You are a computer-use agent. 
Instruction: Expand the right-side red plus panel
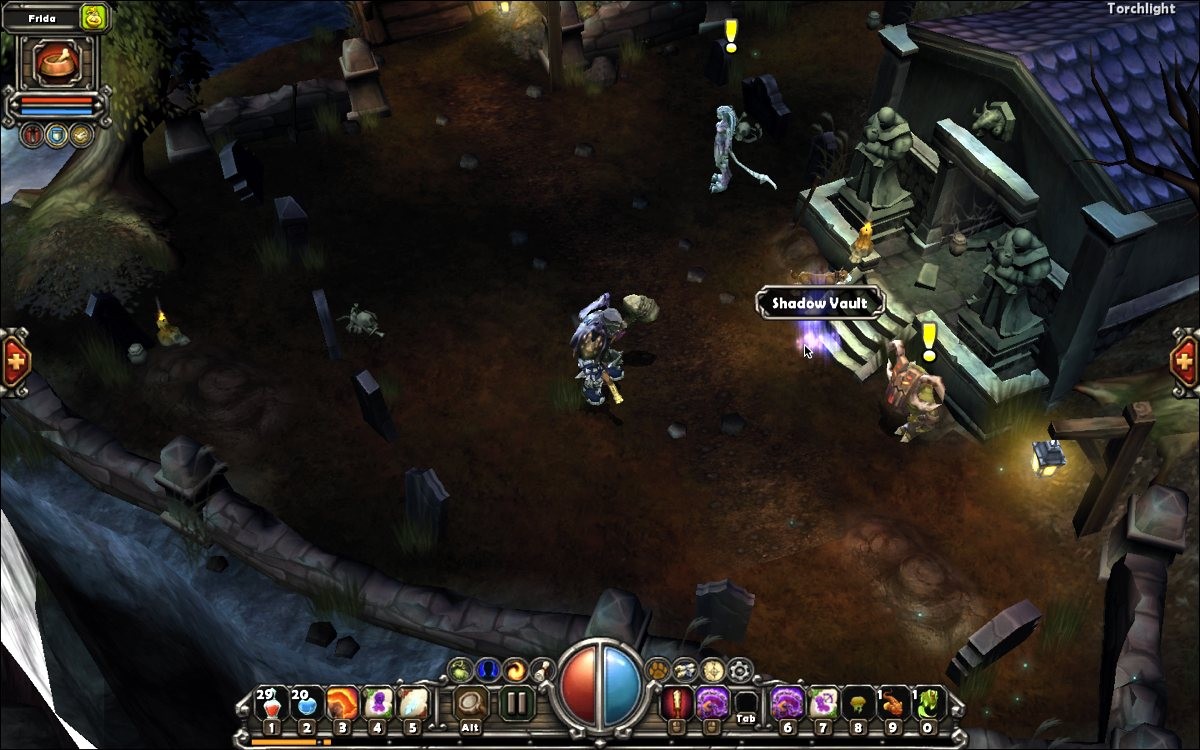pos(1184,358)
